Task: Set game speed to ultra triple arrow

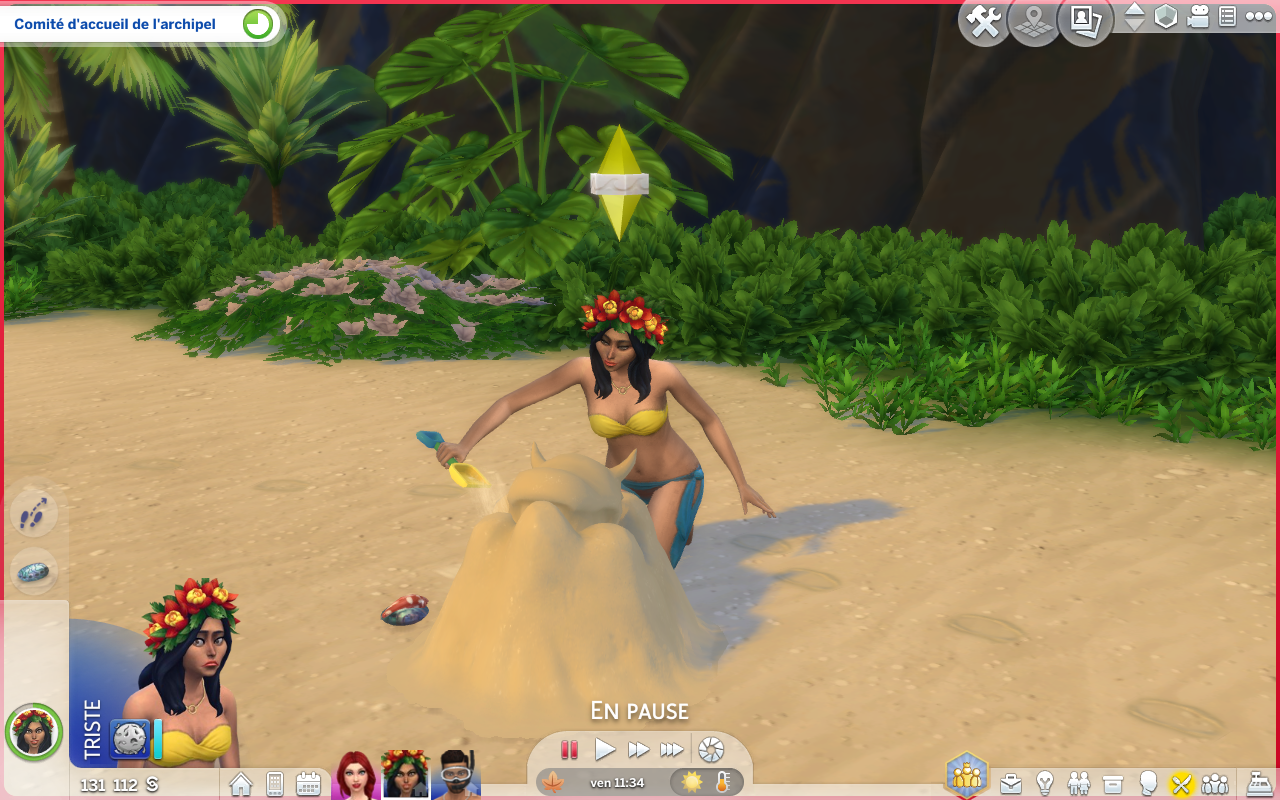Action: [x=672, y=749]
